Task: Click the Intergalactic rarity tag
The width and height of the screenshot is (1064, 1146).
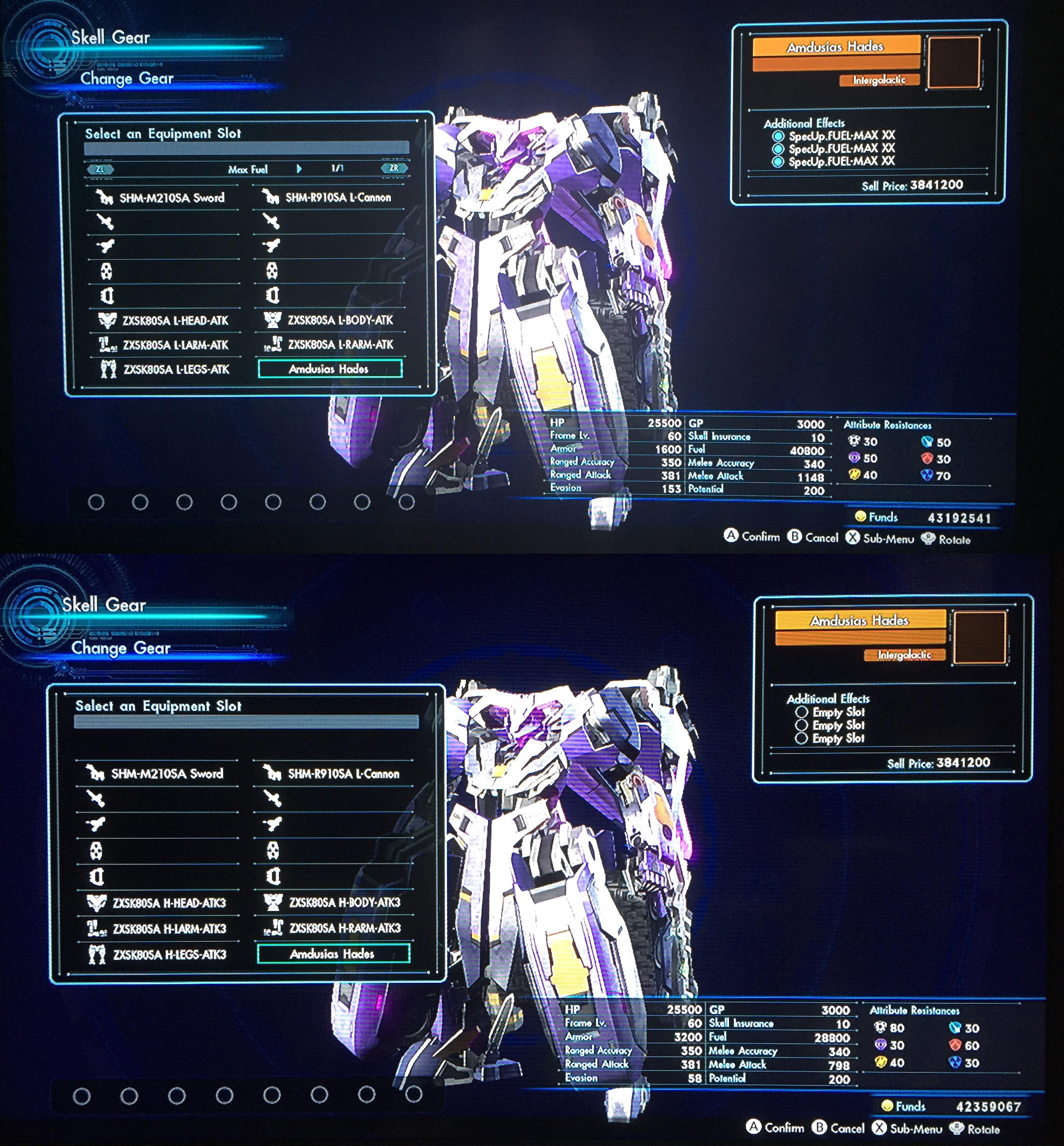Action: point(879,80)
